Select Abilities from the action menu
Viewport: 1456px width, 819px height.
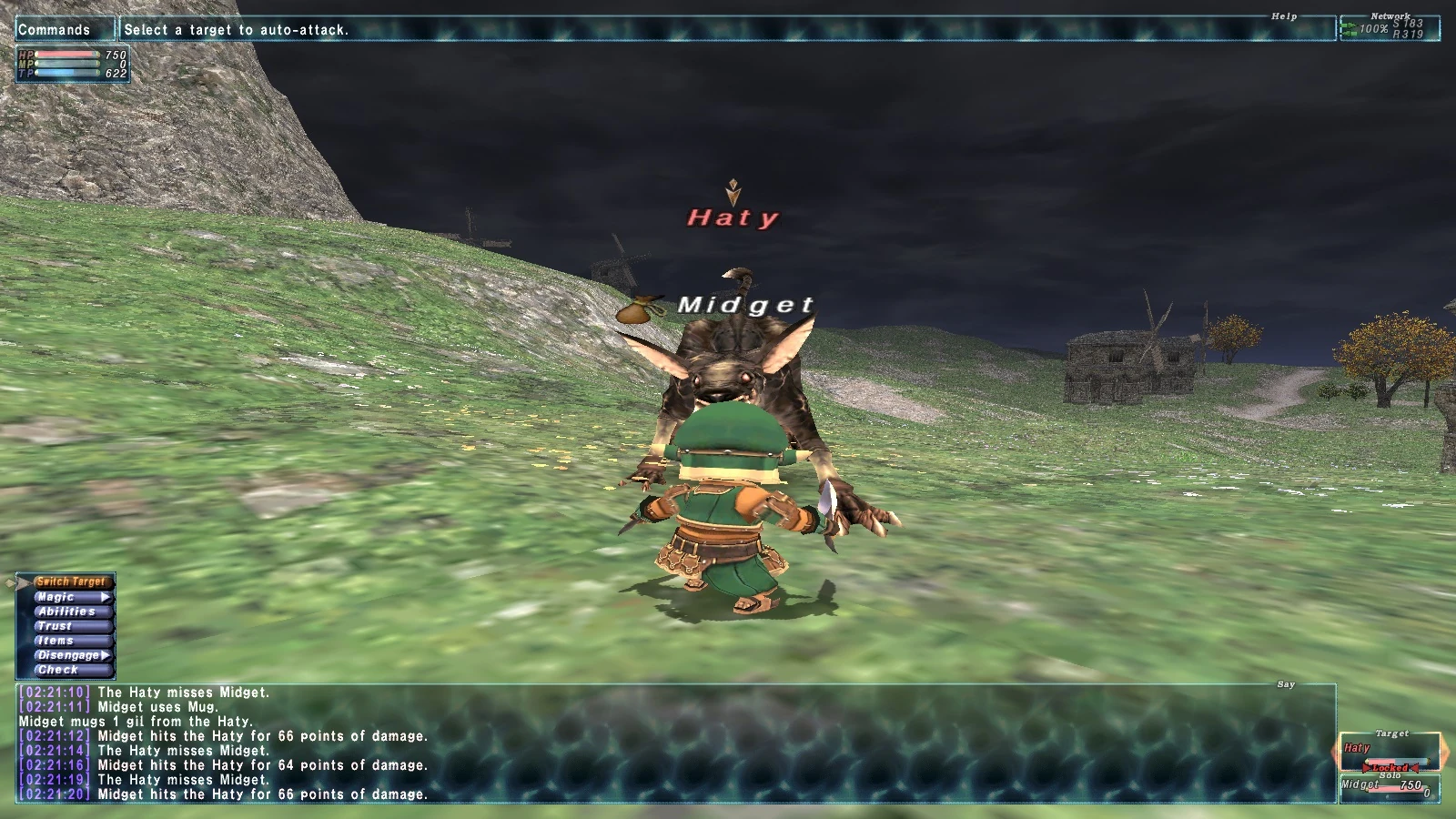click(65, 612)
